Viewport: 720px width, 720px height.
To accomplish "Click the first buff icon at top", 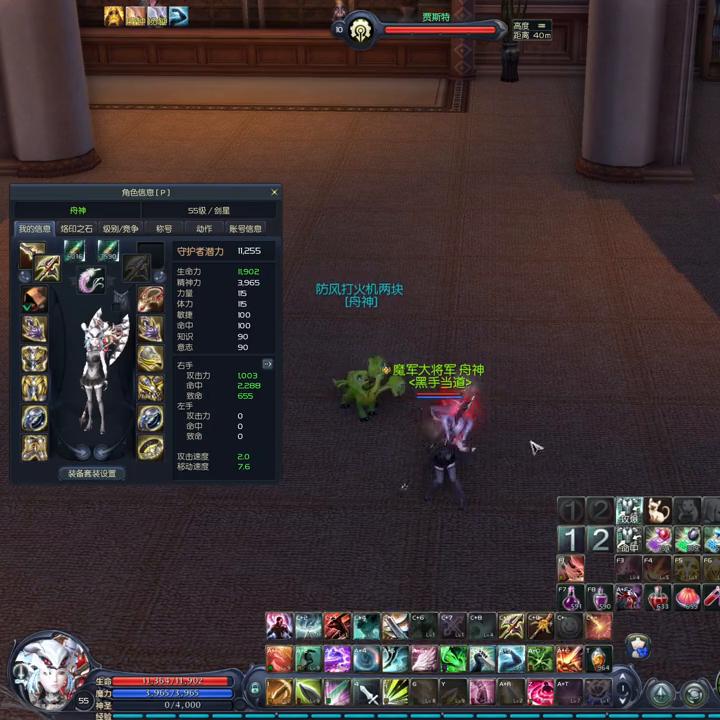I will coord(114,15).
